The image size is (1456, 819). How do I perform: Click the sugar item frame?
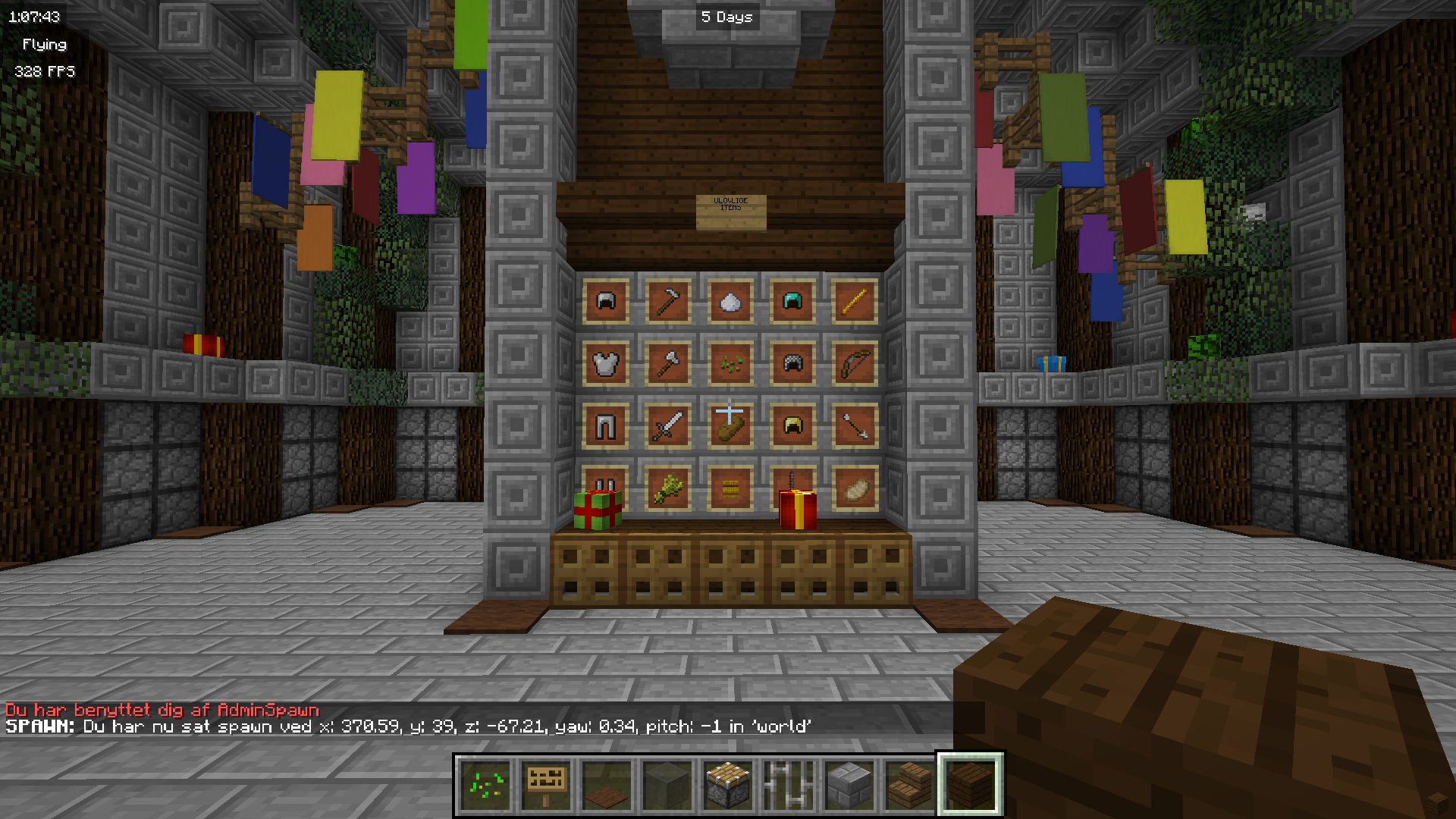(x=730, y=301)
